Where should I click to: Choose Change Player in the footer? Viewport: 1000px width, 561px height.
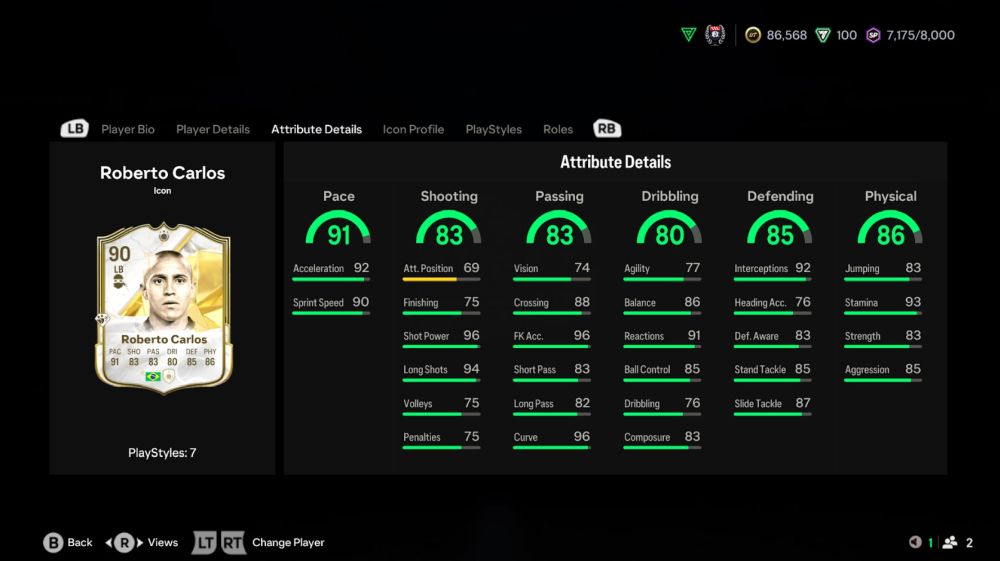click(x=287, y=542)
